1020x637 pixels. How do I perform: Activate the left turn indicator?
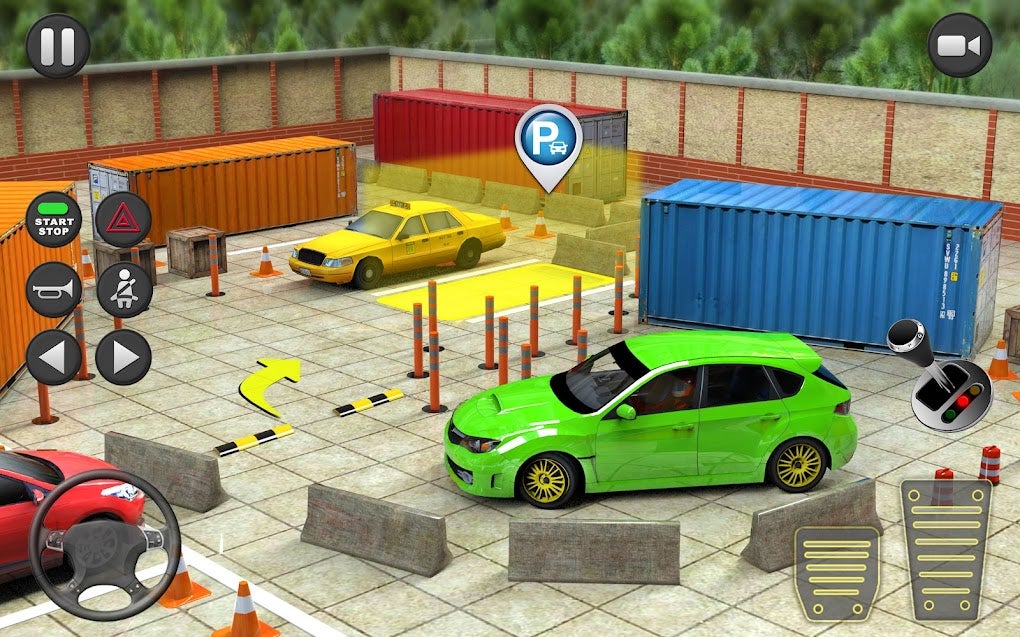coord(53,358)
